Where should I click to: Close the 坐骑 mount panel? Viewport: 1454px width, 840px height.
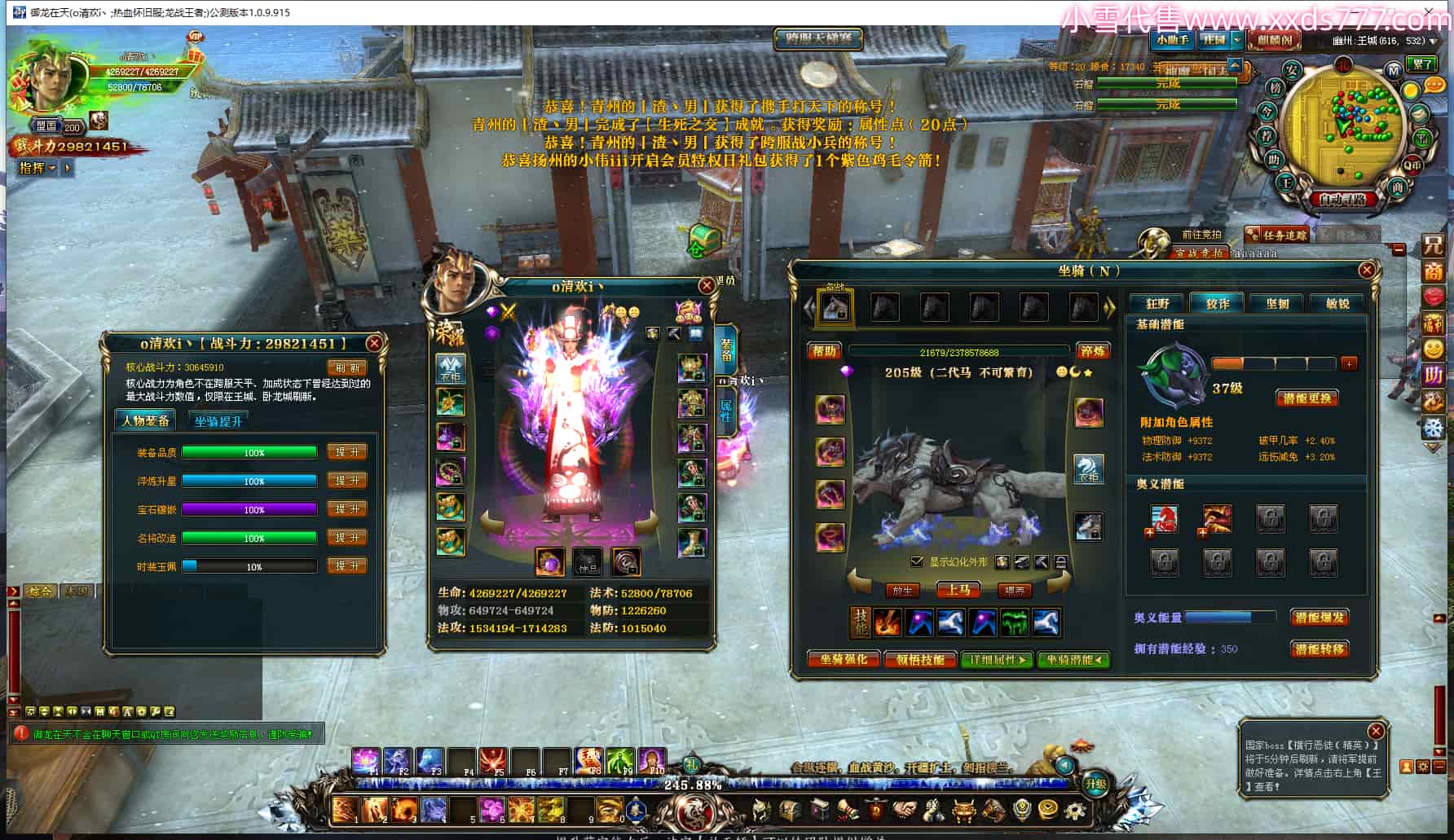point(1367,270)
